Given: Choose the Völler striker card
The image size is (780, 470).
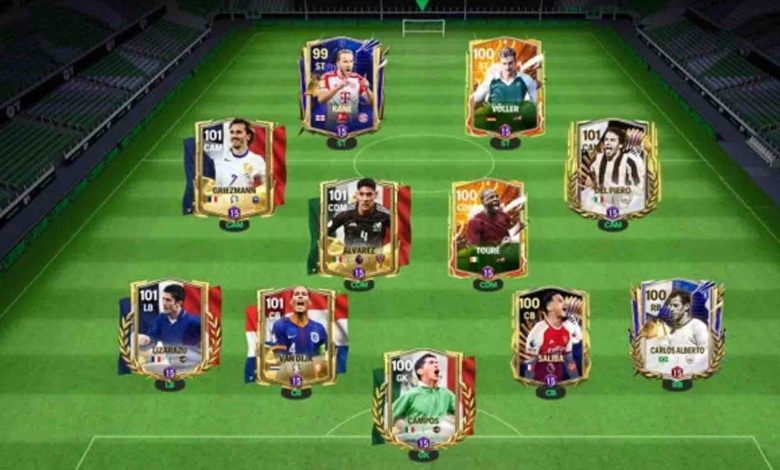Looking at the screenshot, I should 505,87.
